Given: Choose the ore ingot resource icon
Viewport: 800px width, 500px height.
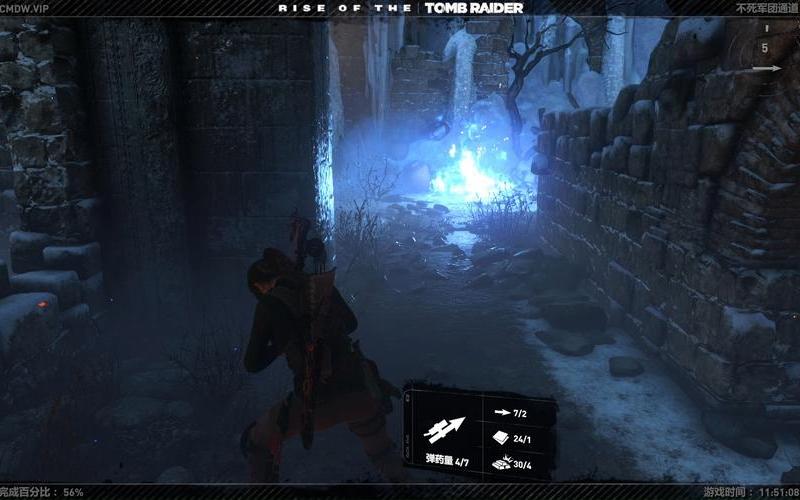Looking at the screenshot, I should pyautogui.click(x=502, y=461).
